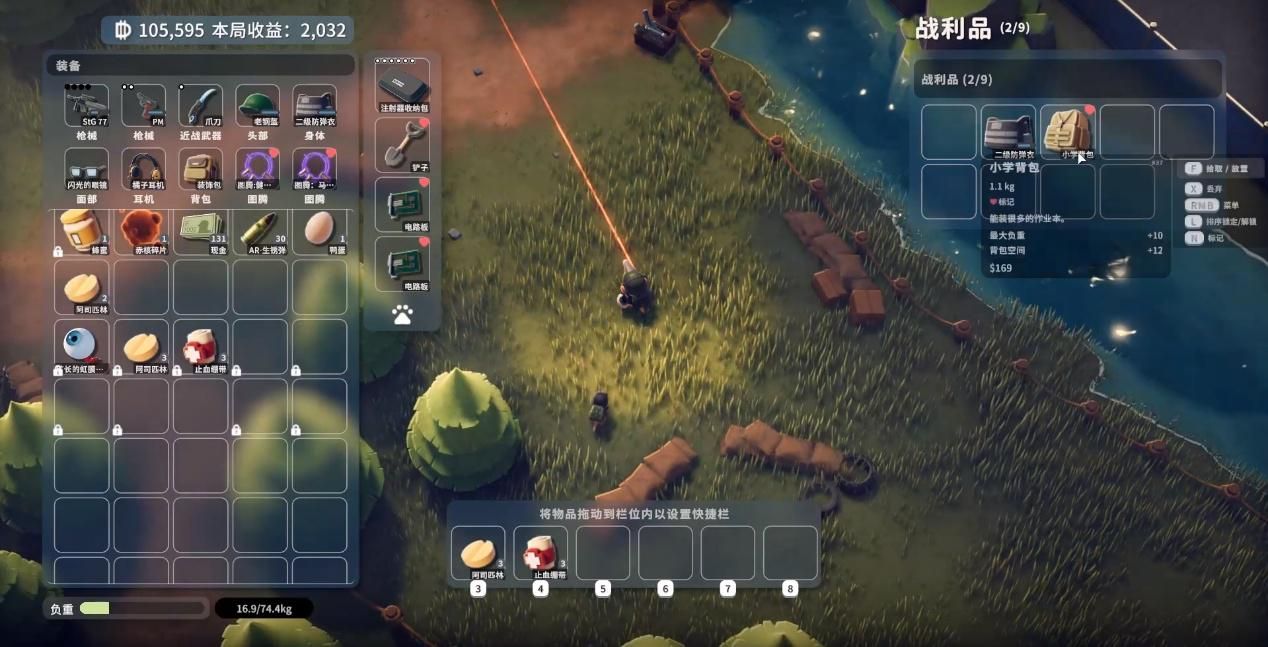Take the level-two body armor from loot

click(1008, 132)
